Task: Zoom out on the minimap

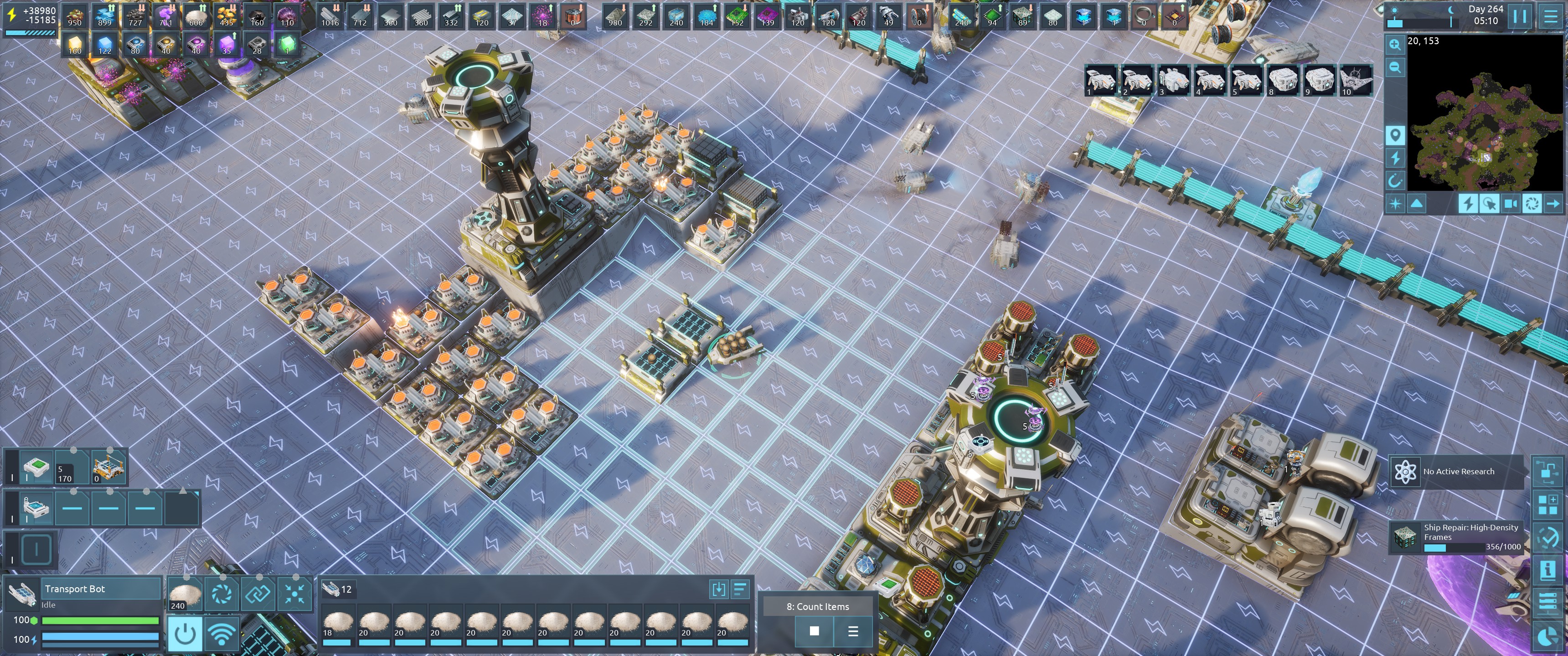Action: tap(1394, 67)
